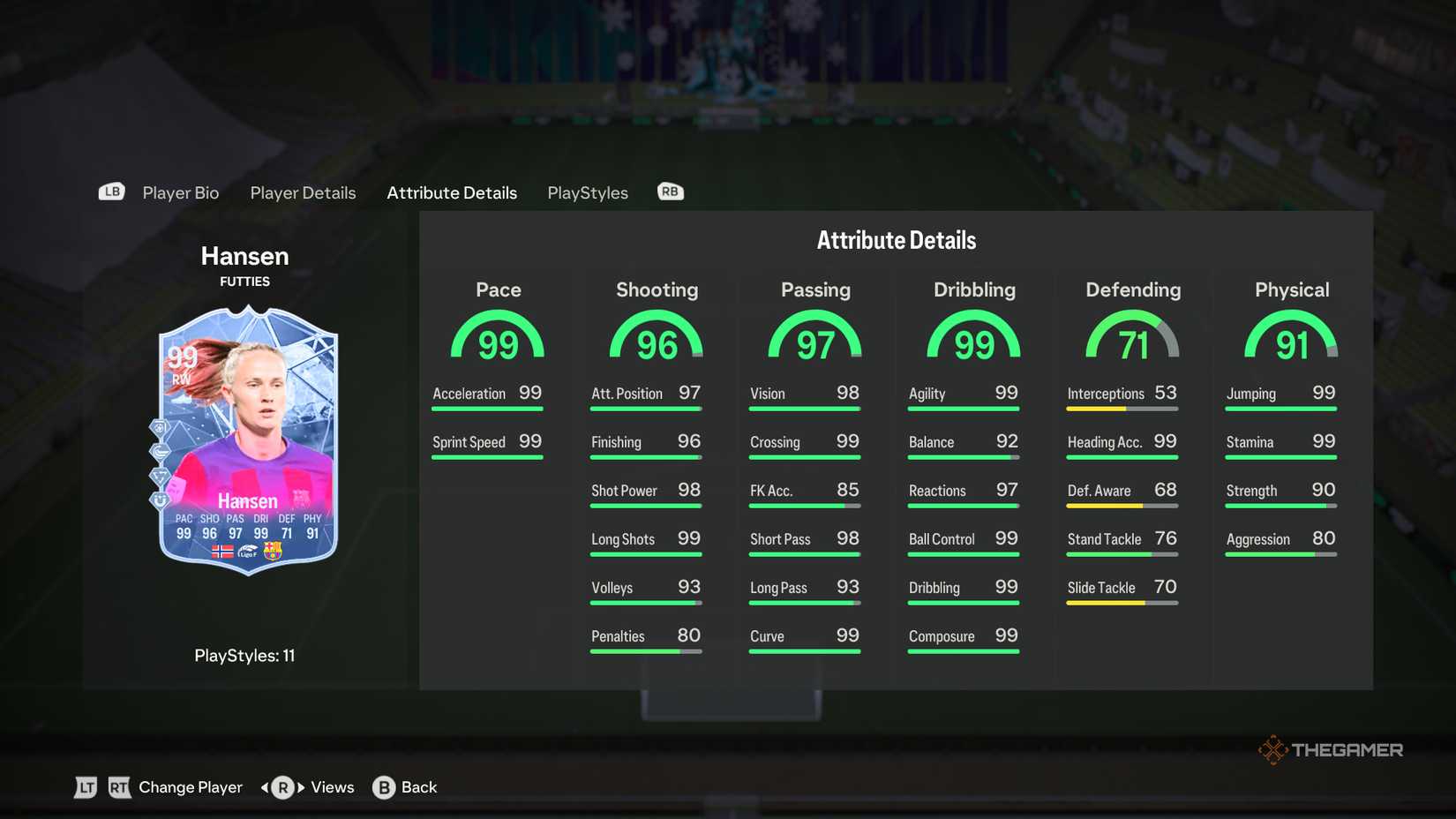The image size is (1456, 819).
Task: Select the bottom PlayStyle icon on Hansen's card
Action: point(159,499)
